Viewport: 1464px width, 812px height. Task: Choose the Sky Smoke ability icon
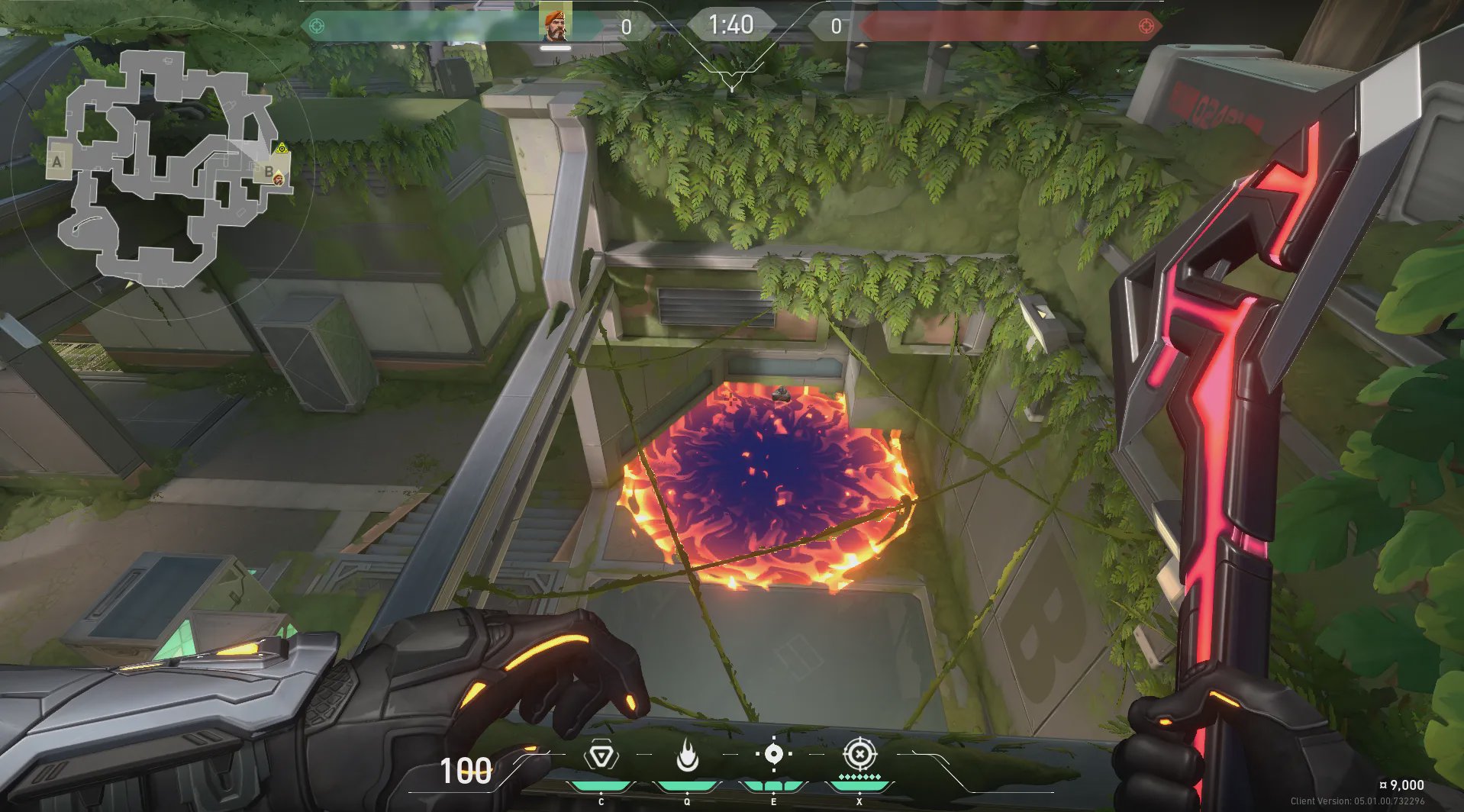(773, 755)
